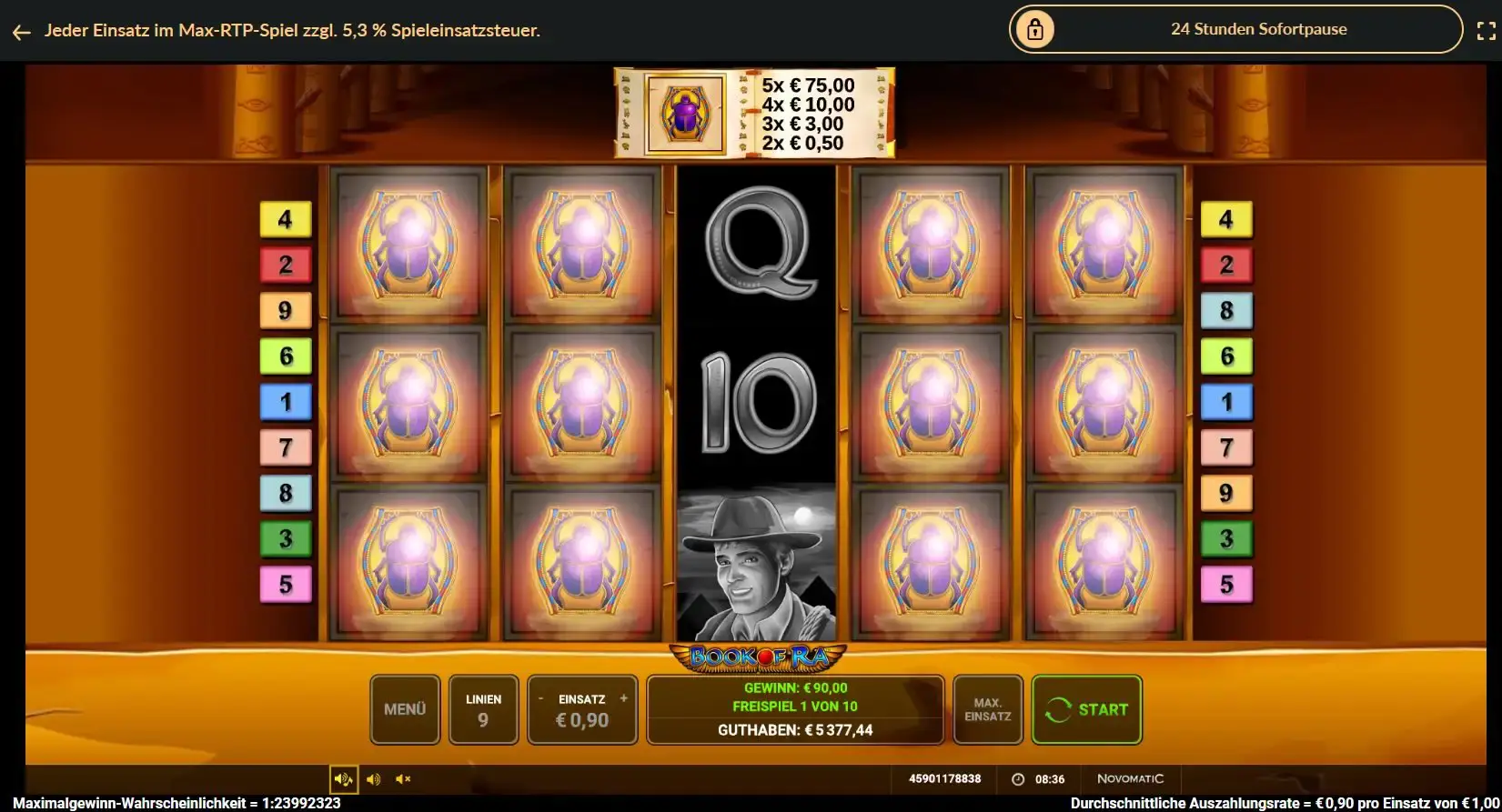Image resolution: width=1502 pixels, height=812 pixels.
Task: Pick the green payline 3 marker on the right
Action: click(x=1225, y=538)
